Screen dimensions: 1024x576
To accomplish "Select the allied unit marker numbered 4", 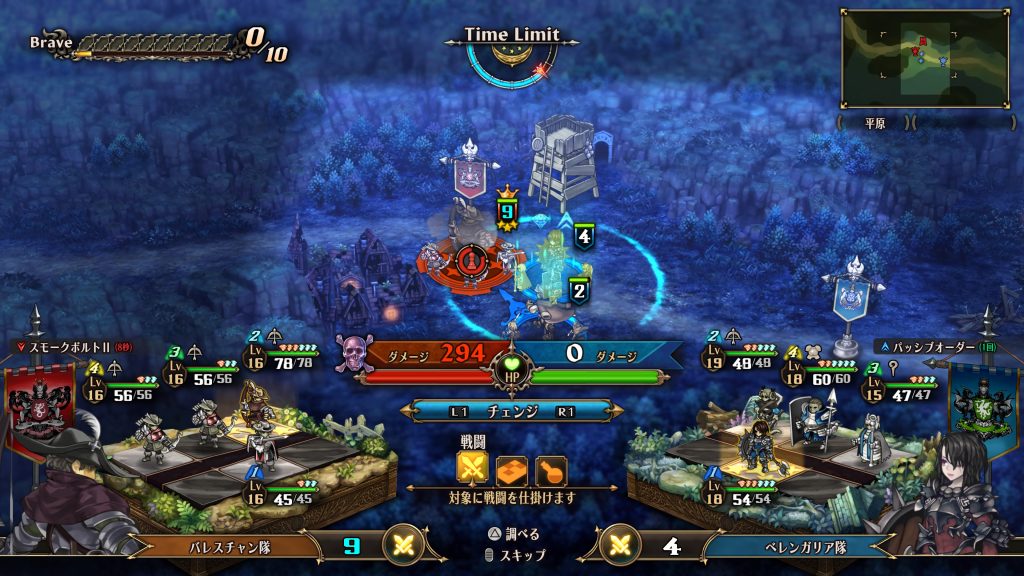I will 584,236.
